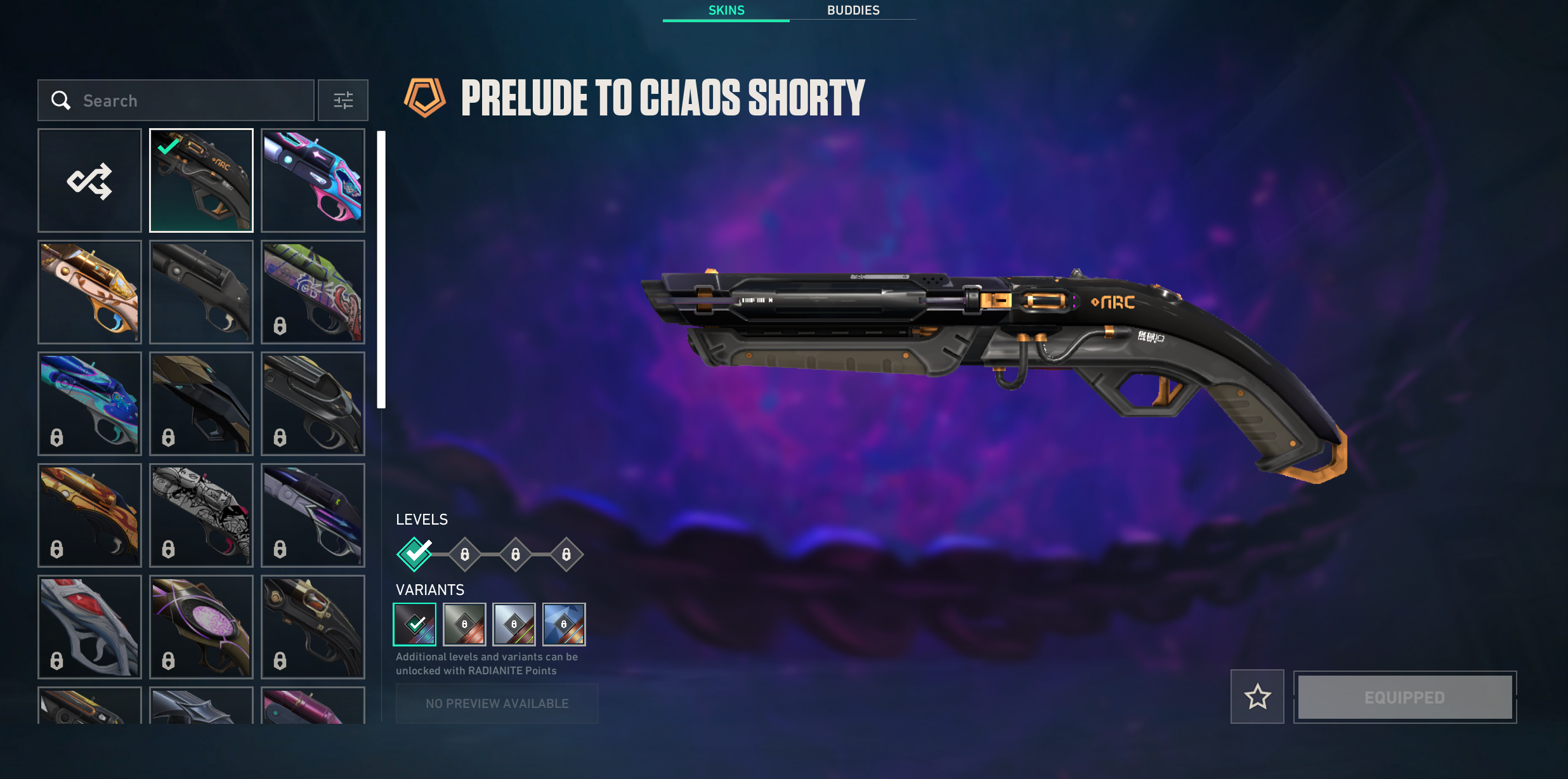Choose the locked pink brain orb Shorty skin
1568x779 pixels.
point(201,627)
